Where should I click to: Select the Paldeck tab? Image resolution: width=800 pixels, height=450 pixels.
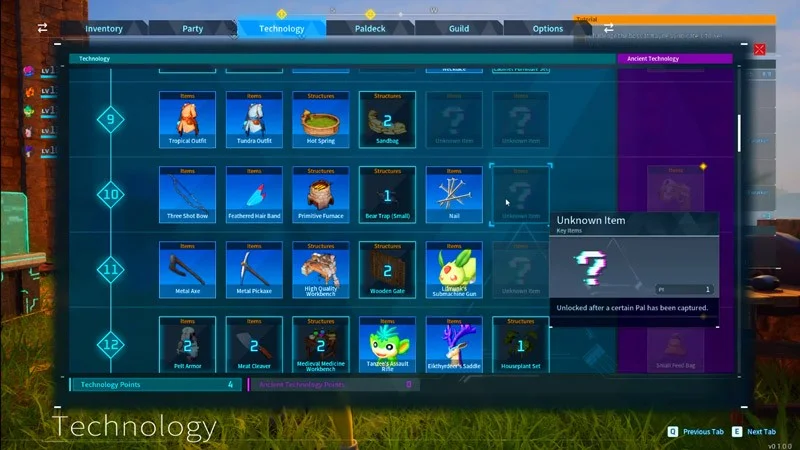[x=370, y=29]
